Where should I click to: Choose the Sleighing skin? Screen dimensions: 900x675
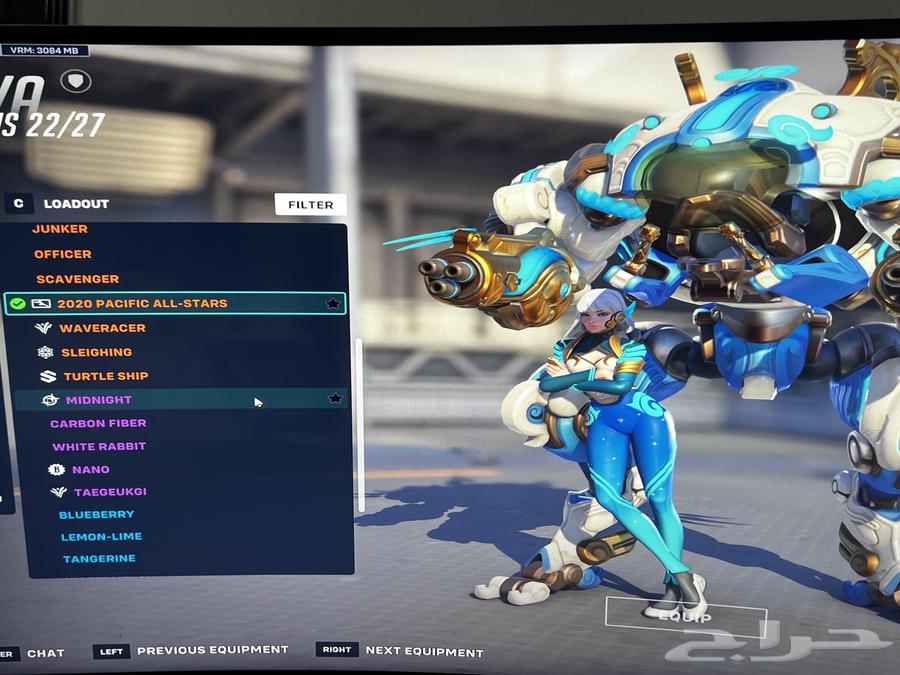(96, 352)
